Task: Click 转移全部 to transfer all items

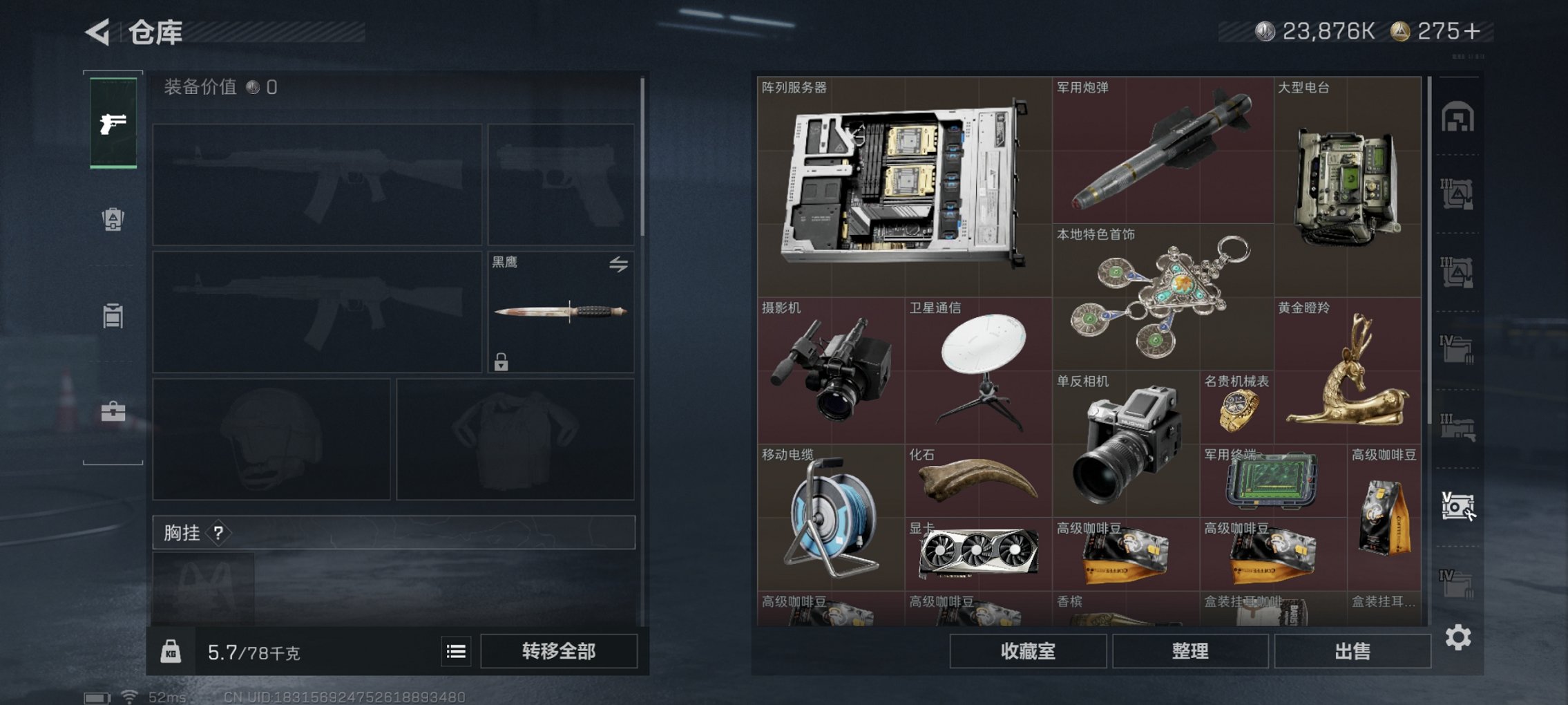Action: 560,650
